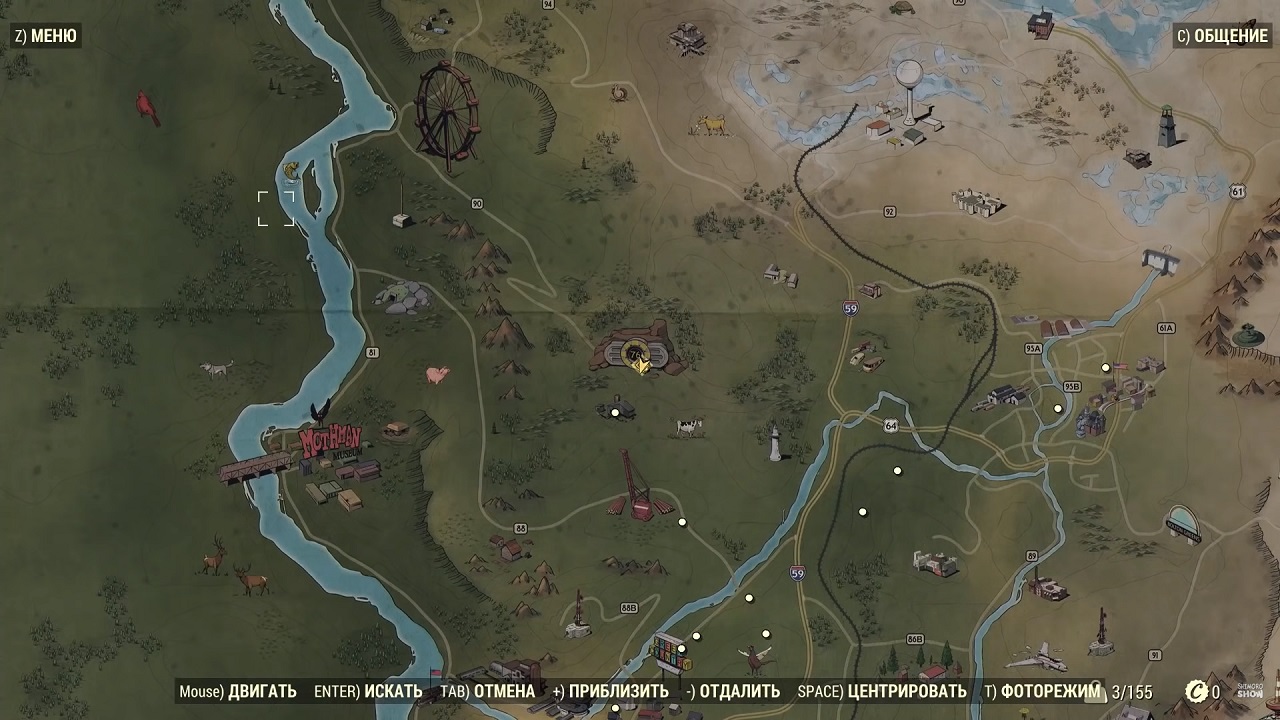Select the red cardinal bird marker
Viewport: 1280px width, 720px height.
[149, 106]
